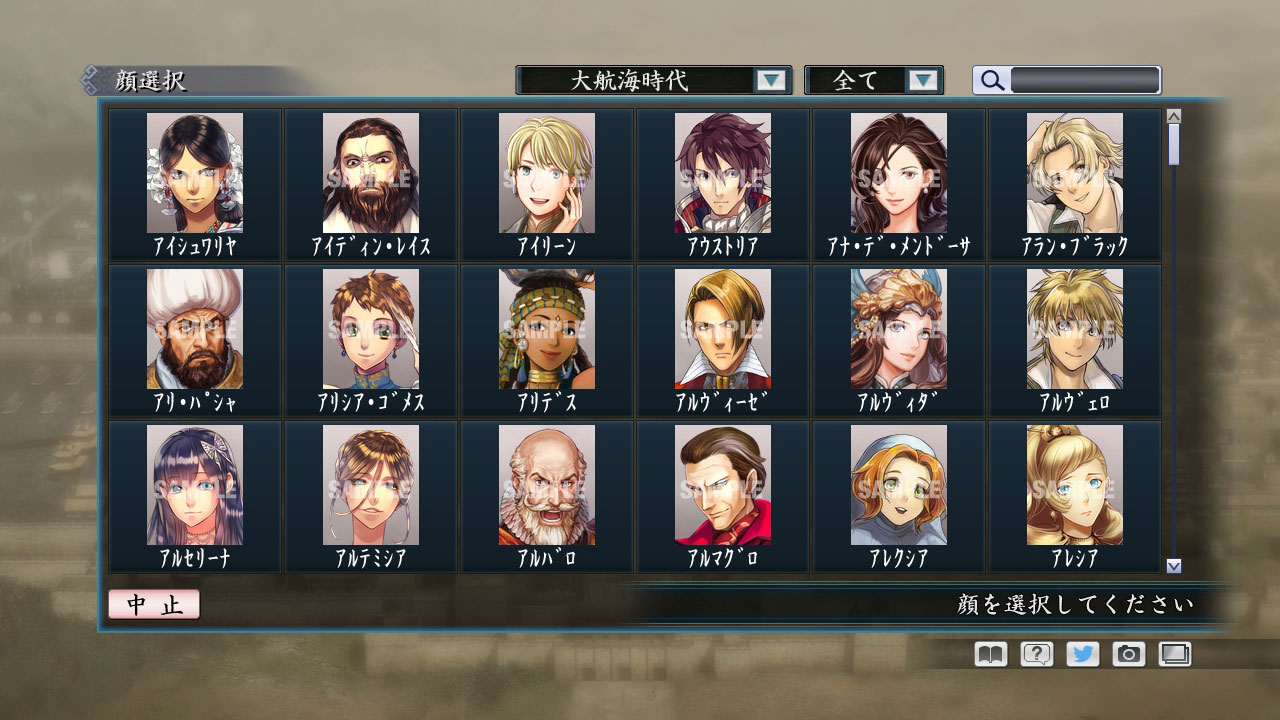Share via the Twitter bird icon

[1082, 654]
